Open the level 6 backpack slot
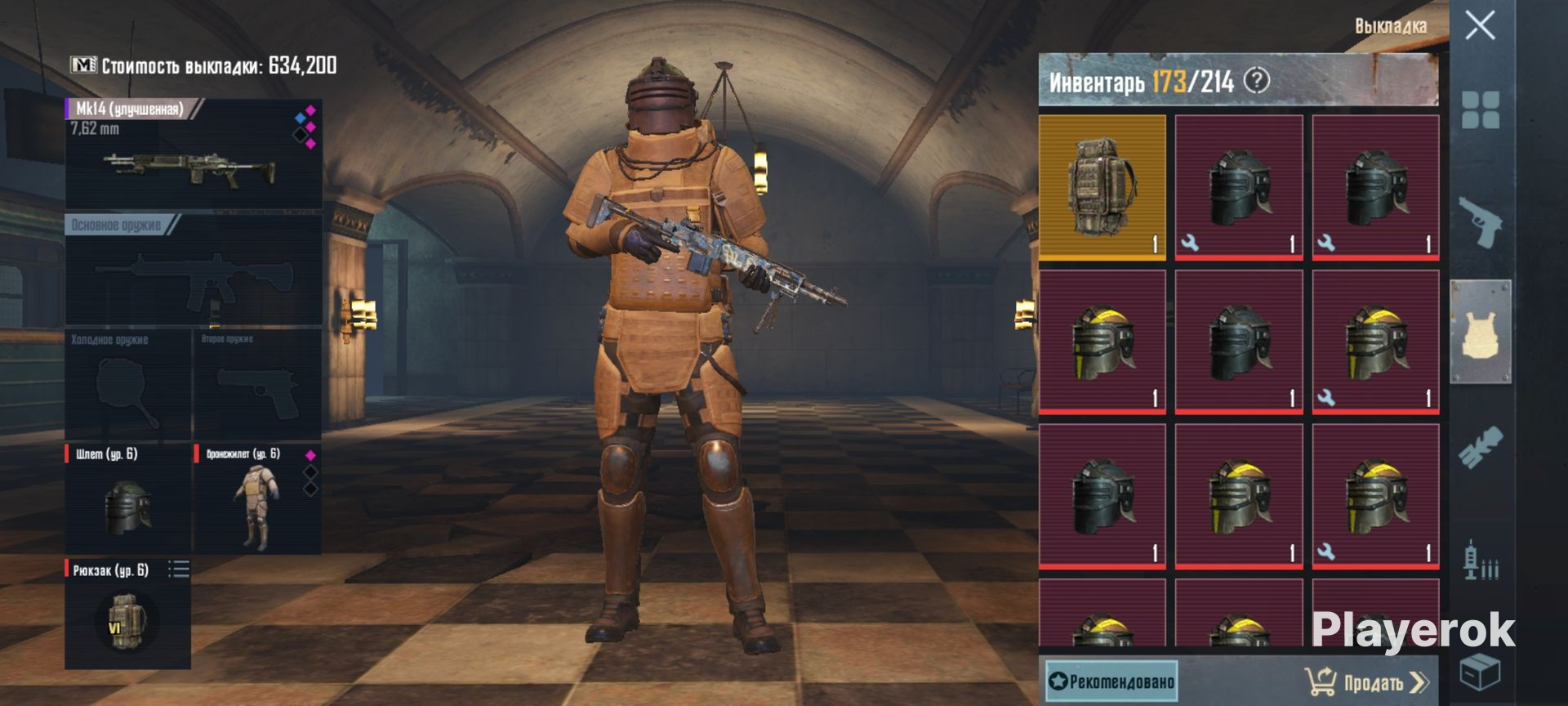This screenshot has height=706, width=1568. 127,613
